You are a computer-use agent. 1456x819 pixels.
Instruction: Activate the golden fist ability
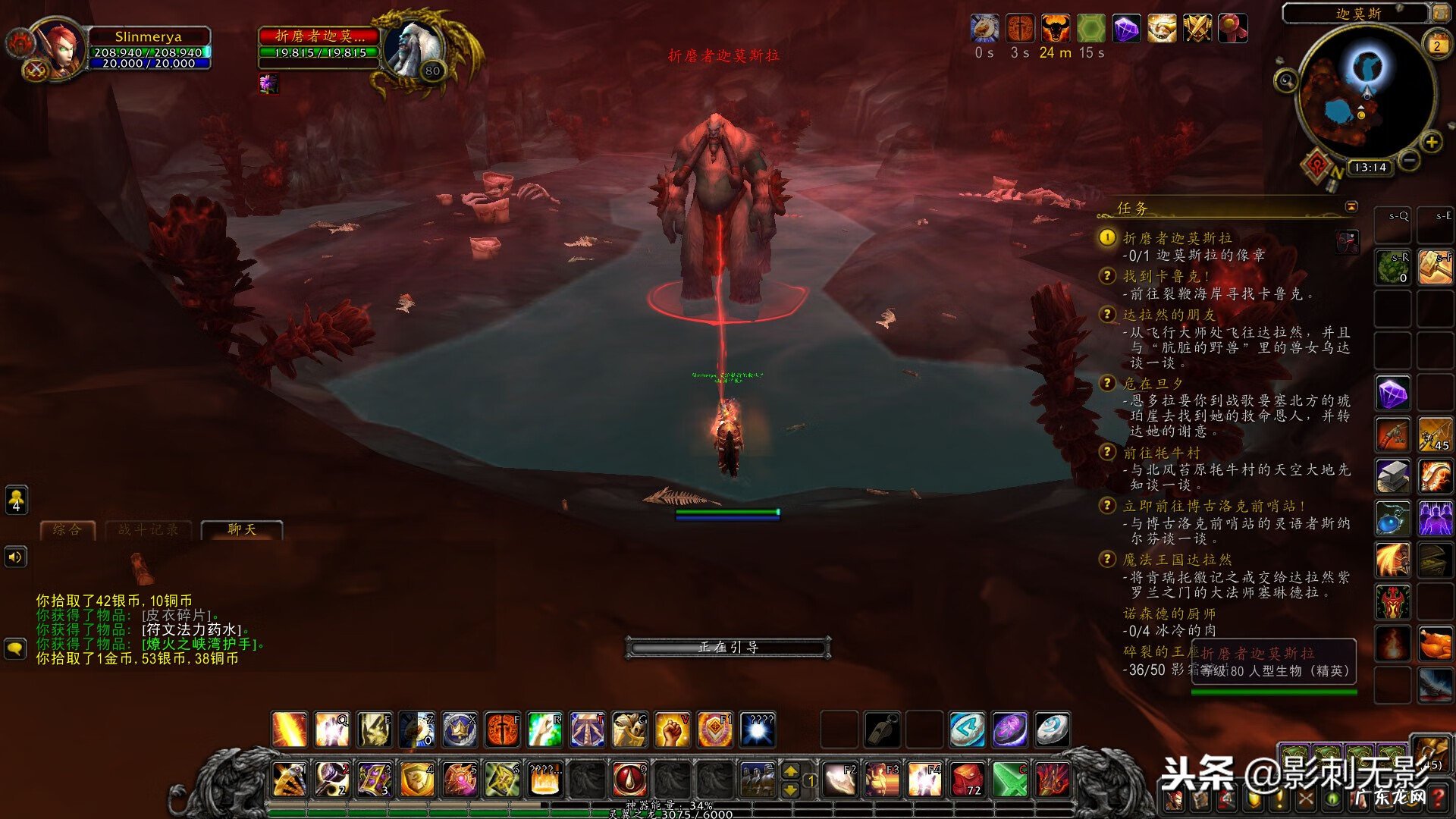(672, 730)
